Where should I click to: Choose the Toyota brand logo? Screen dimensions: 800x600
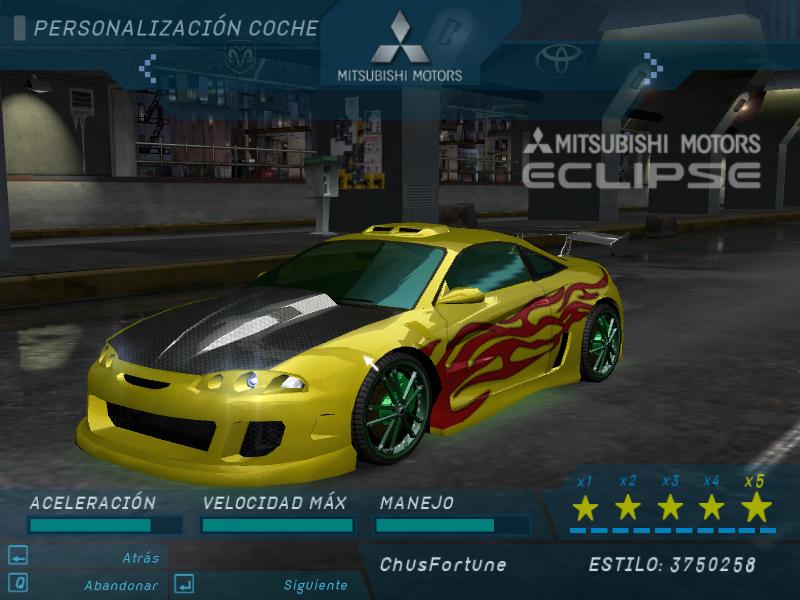(558, 60)
